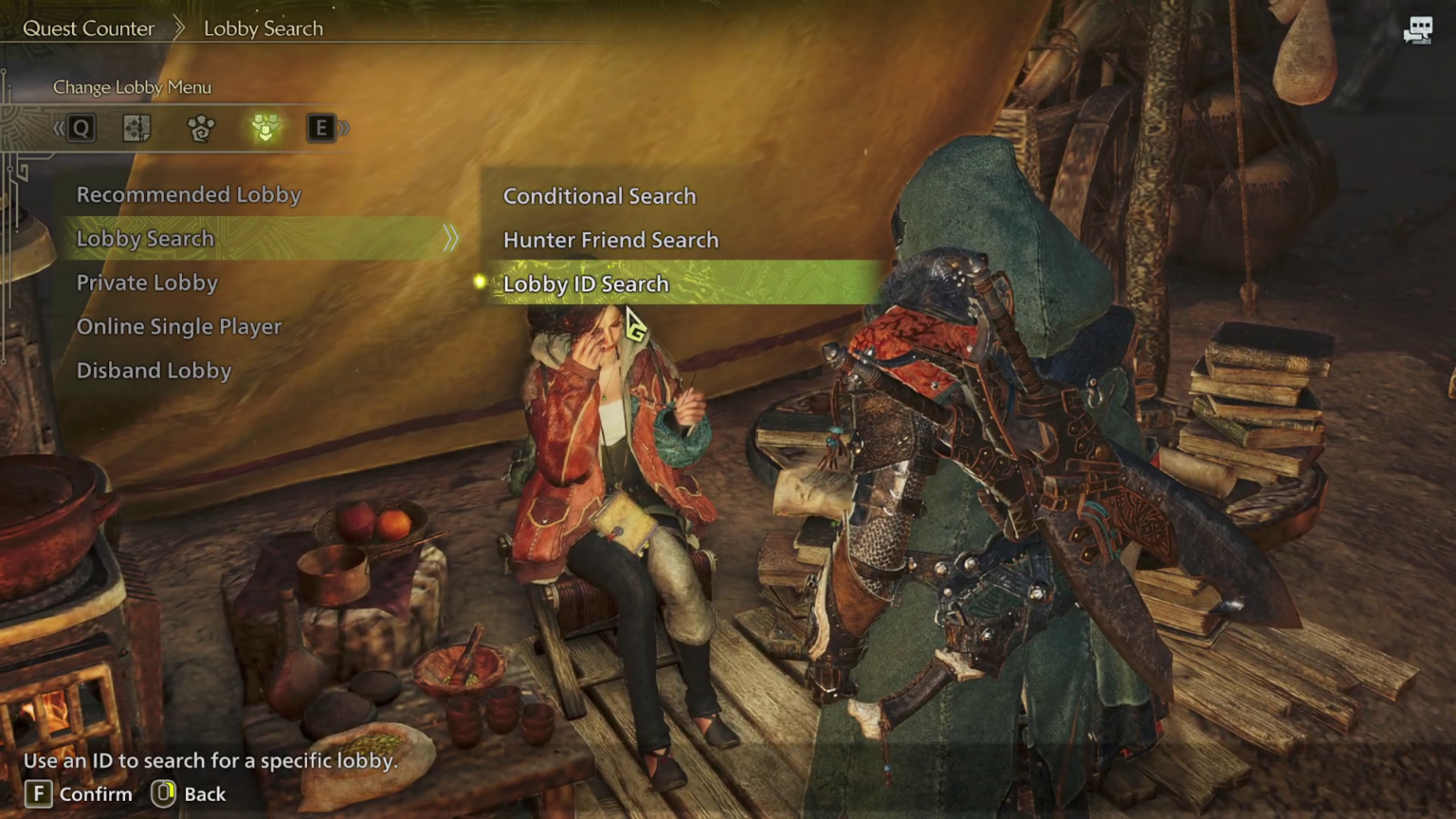Viewport: 1456px width, 819px height.
Task: Expand the Lobby Search submenu arrow
Action: (450, 239)
